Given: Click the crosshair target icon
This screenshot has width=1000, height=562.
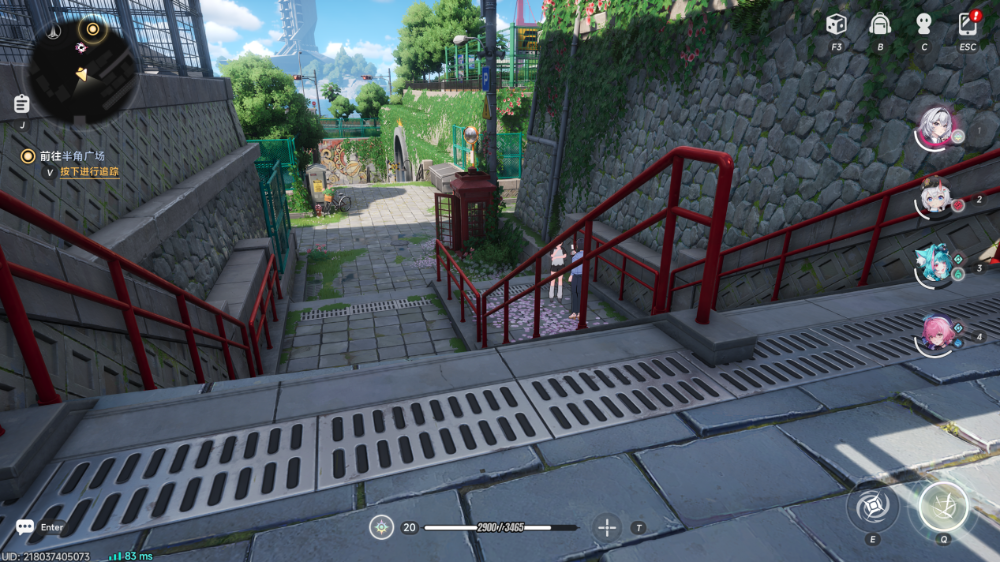Looking at the screenshot, I should click(x=607, y=527).
